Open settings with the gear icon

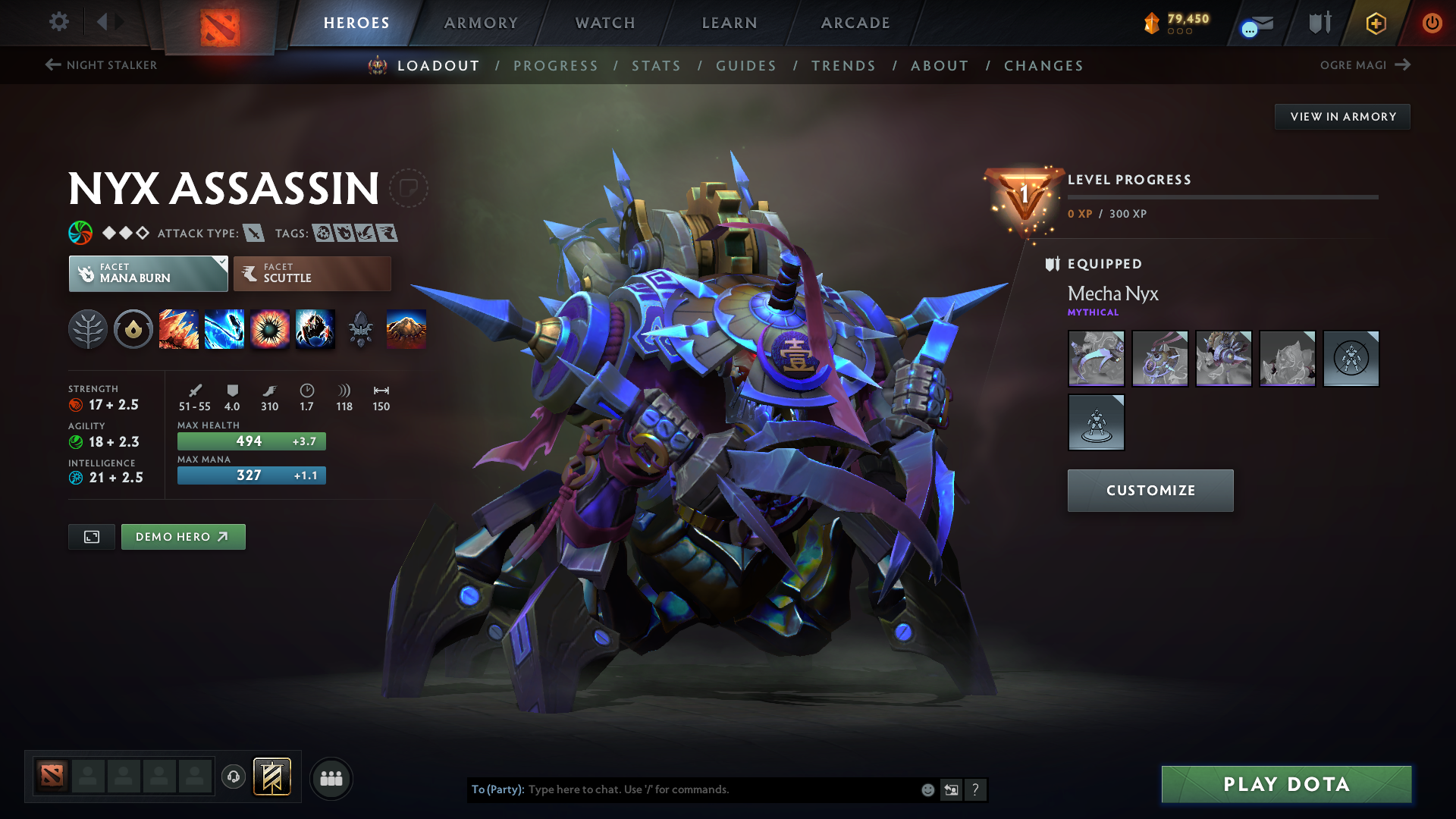pos(58,22)
